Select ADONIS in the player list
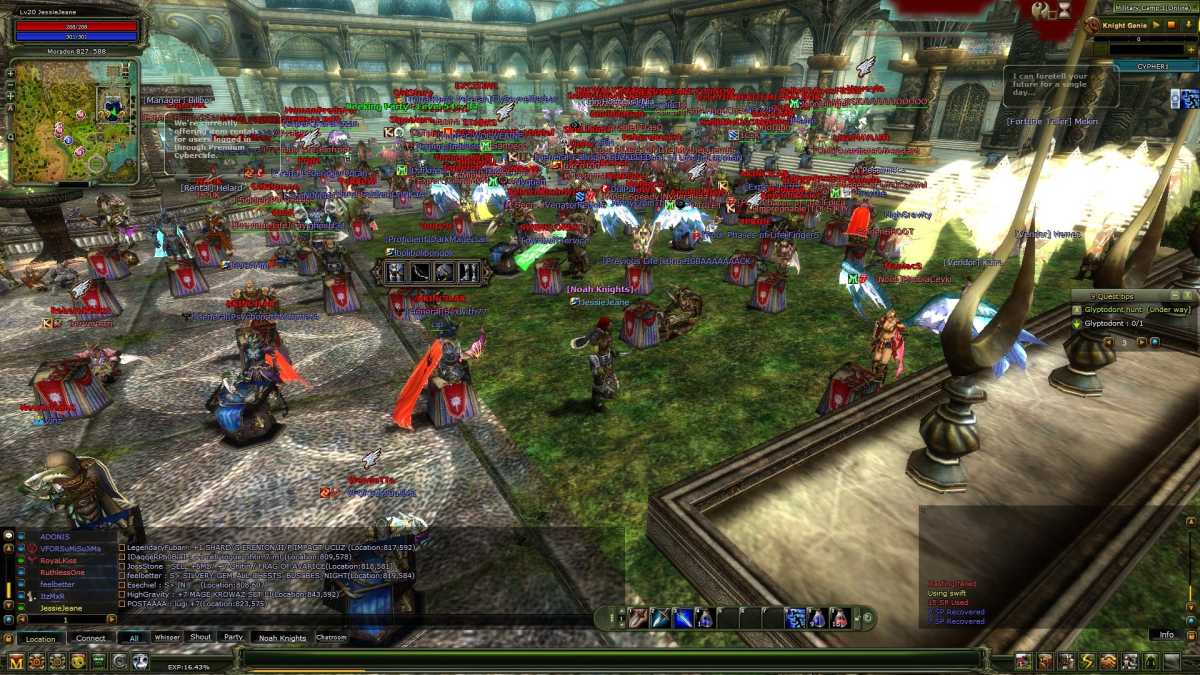This screenshot has height=675, width=1200. (54, 536)
